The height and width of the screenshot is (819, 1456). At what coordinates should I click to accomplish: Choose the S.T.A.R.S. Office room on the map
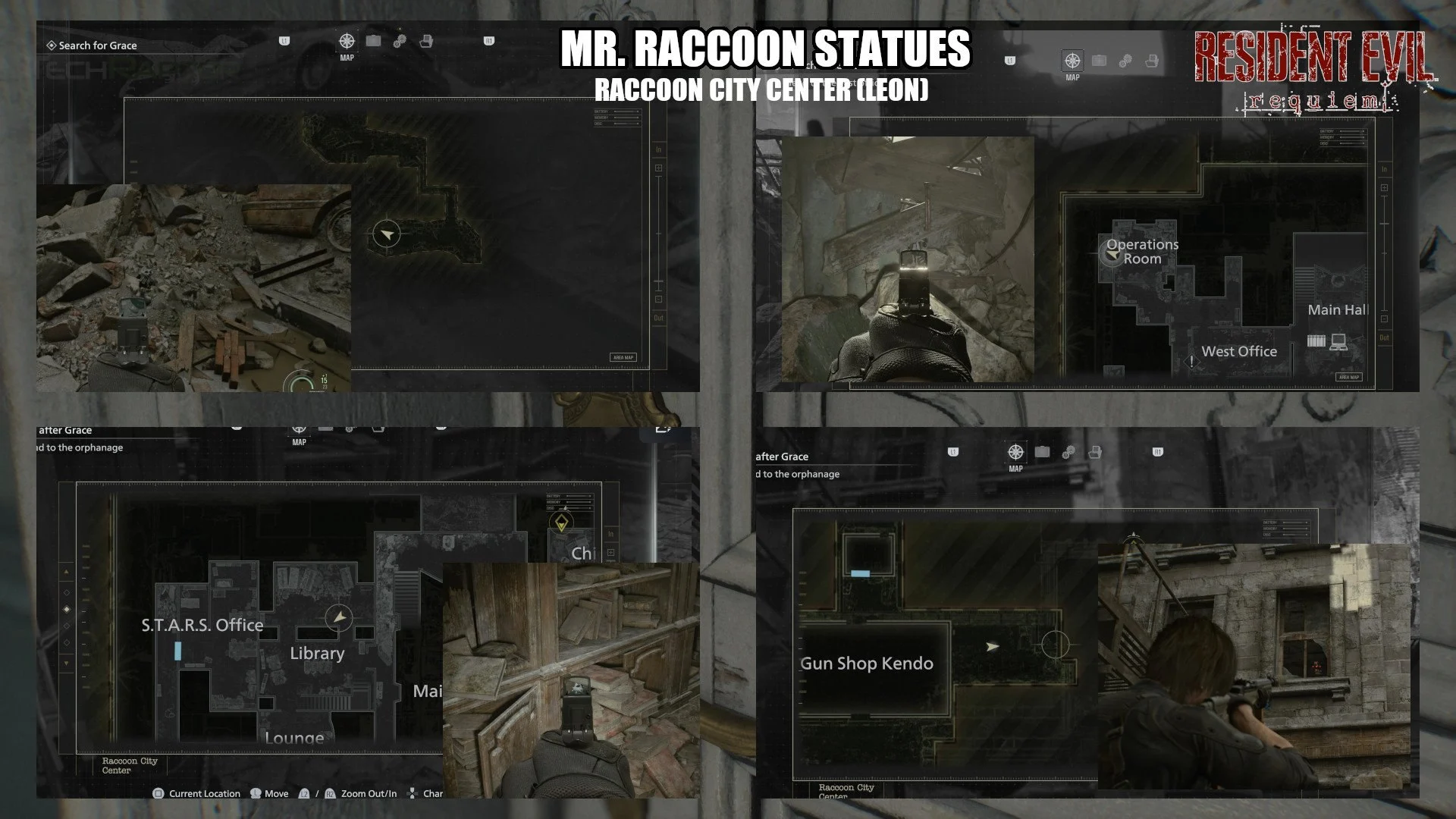(202, 625)
